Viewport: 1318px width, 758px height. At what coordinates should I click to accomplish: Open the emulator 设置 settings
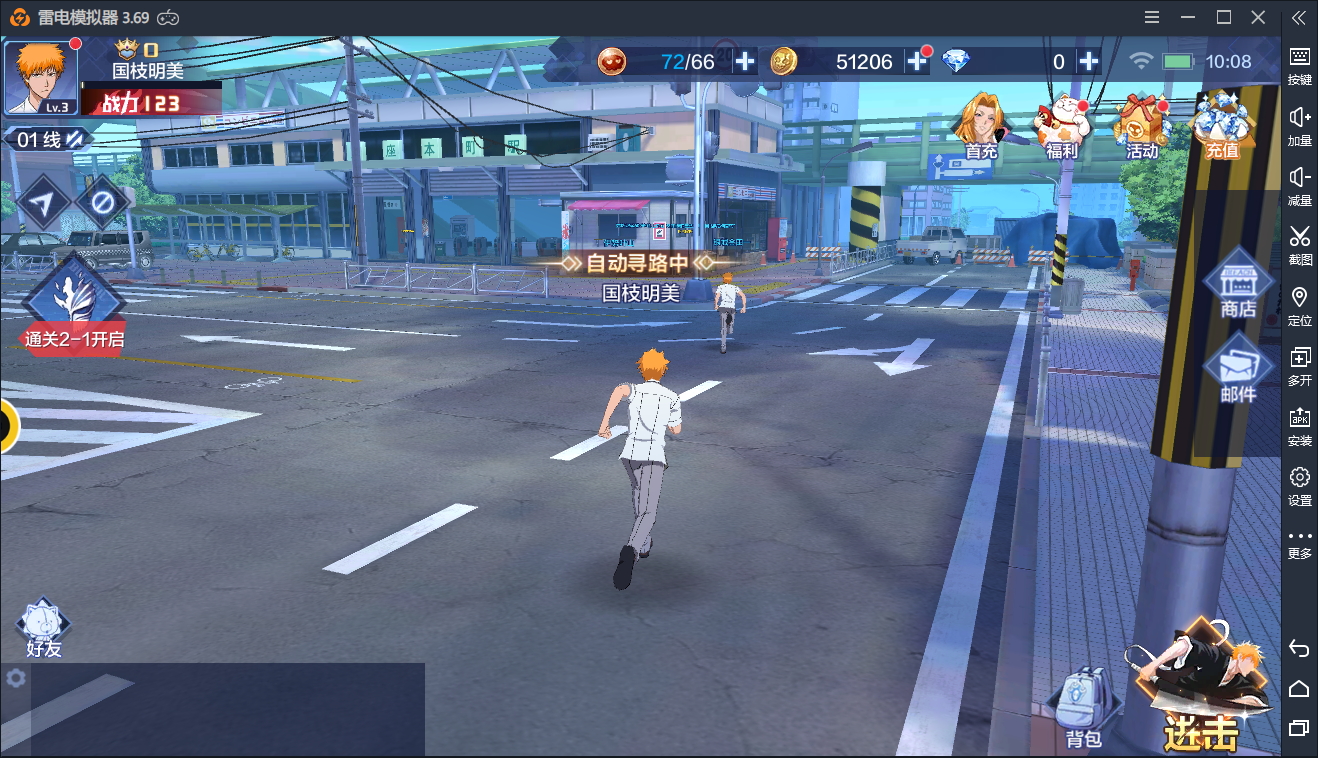(x=1299, y=485)
